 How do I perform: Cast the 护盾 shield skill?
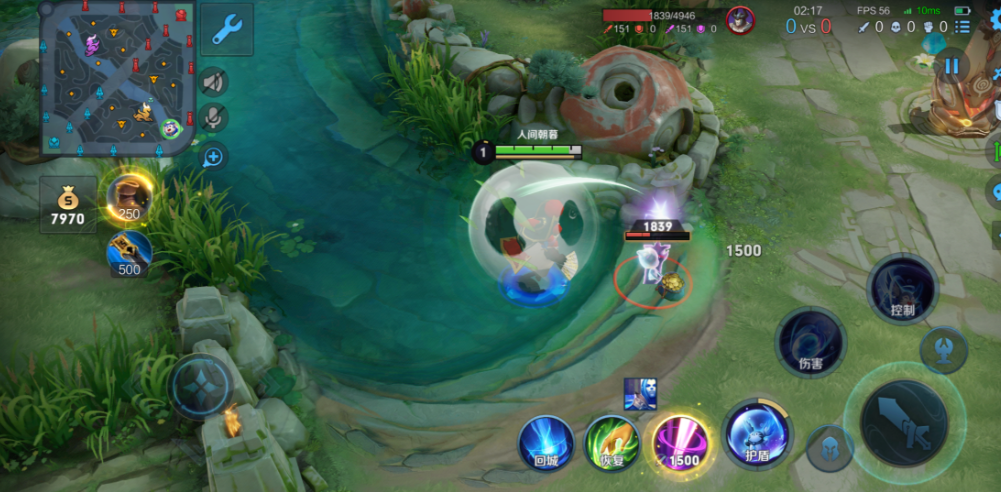pyautogui.click(x=756, y=435)
